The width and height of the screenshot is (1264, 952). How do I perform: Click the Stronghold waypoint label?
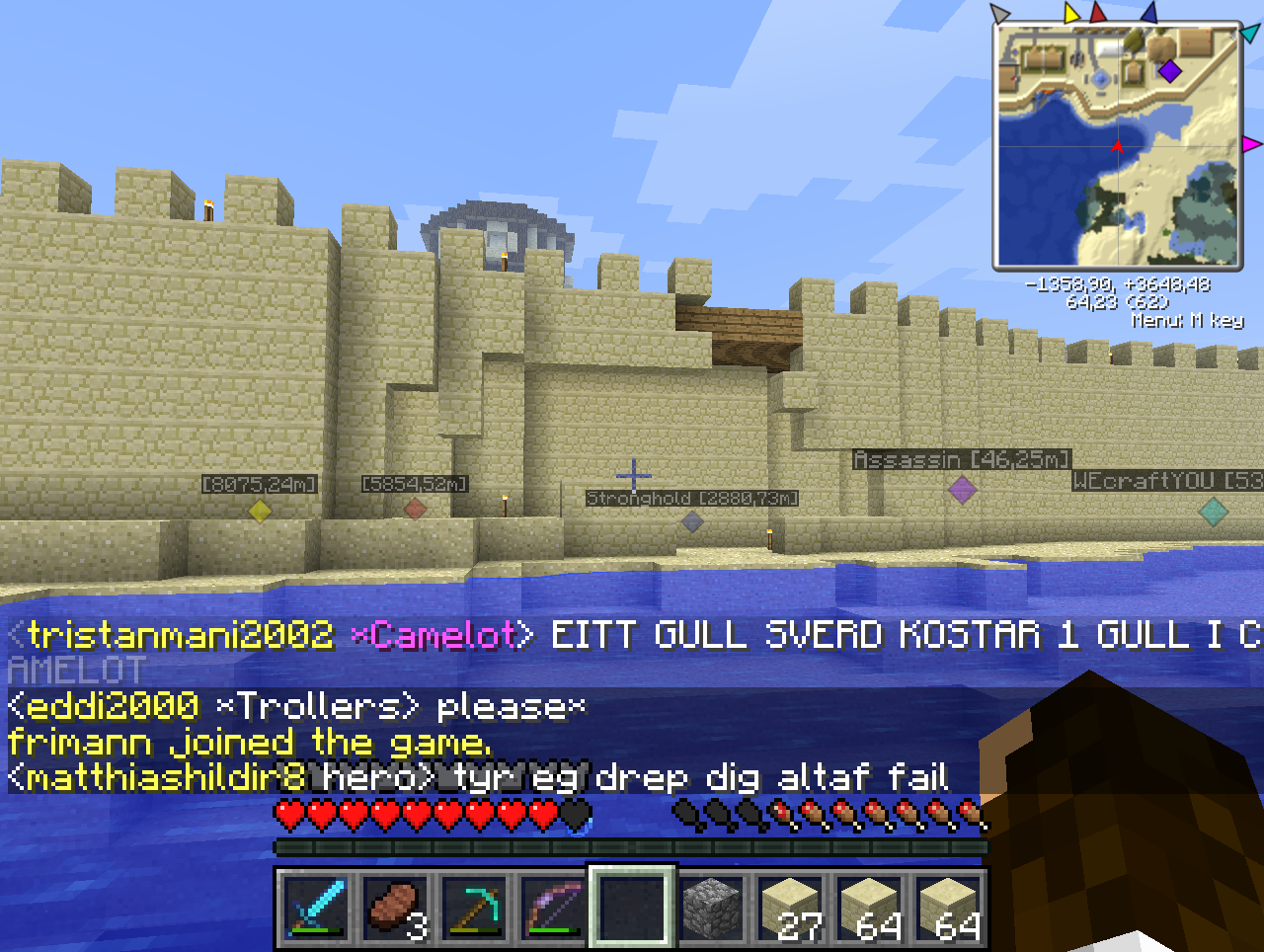[691, 499]
